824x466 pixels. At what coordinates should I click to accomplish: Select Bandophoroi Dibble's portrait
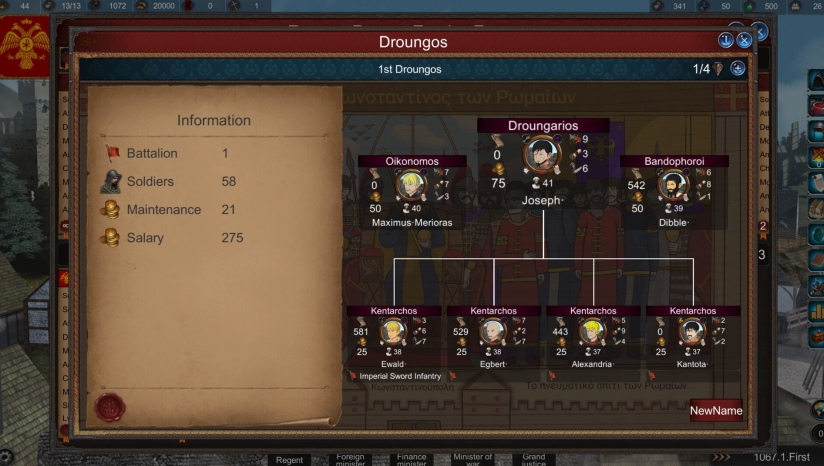tap(674, 185)
